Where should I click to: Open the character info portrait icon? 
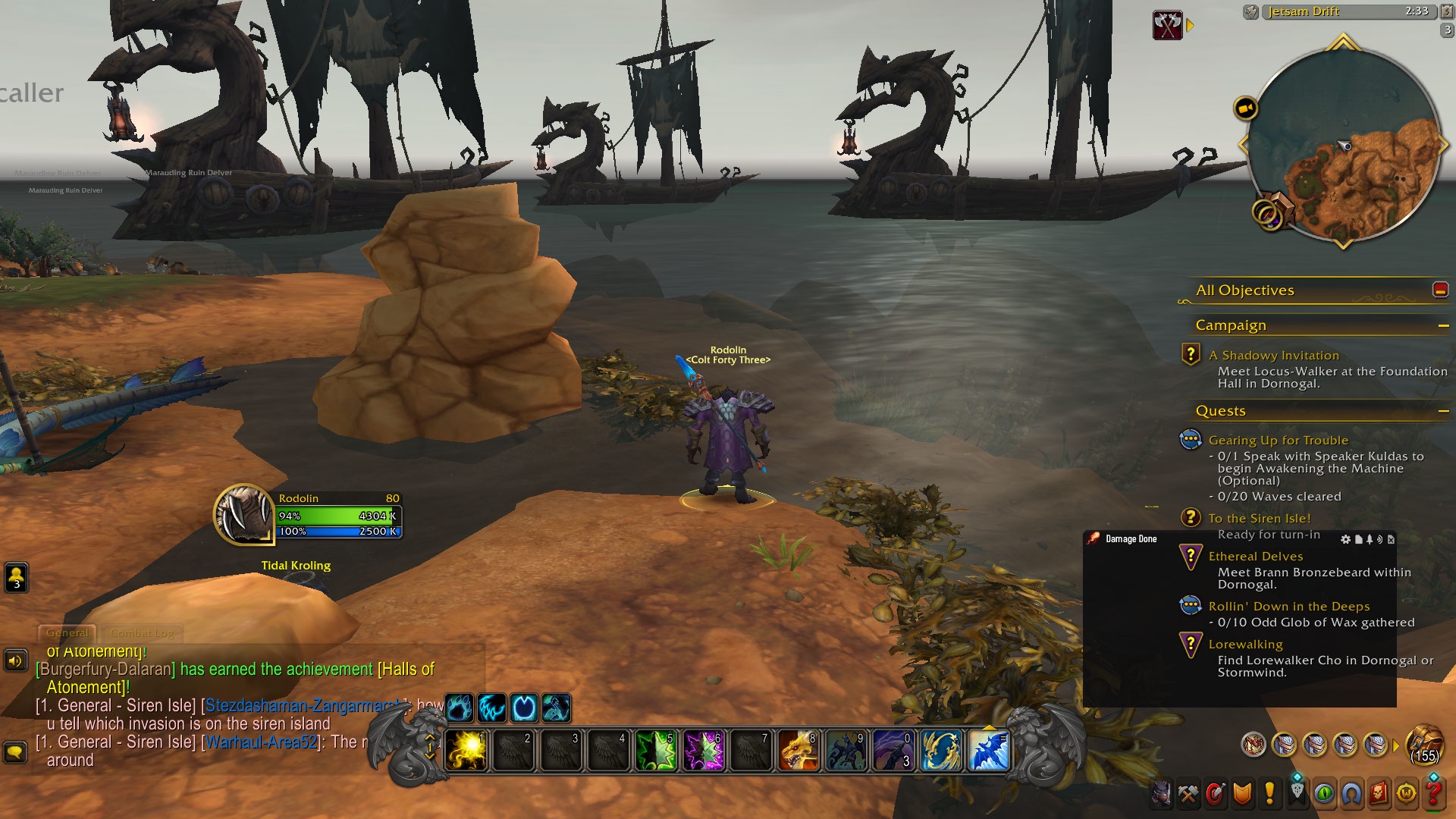point(1161,793)
